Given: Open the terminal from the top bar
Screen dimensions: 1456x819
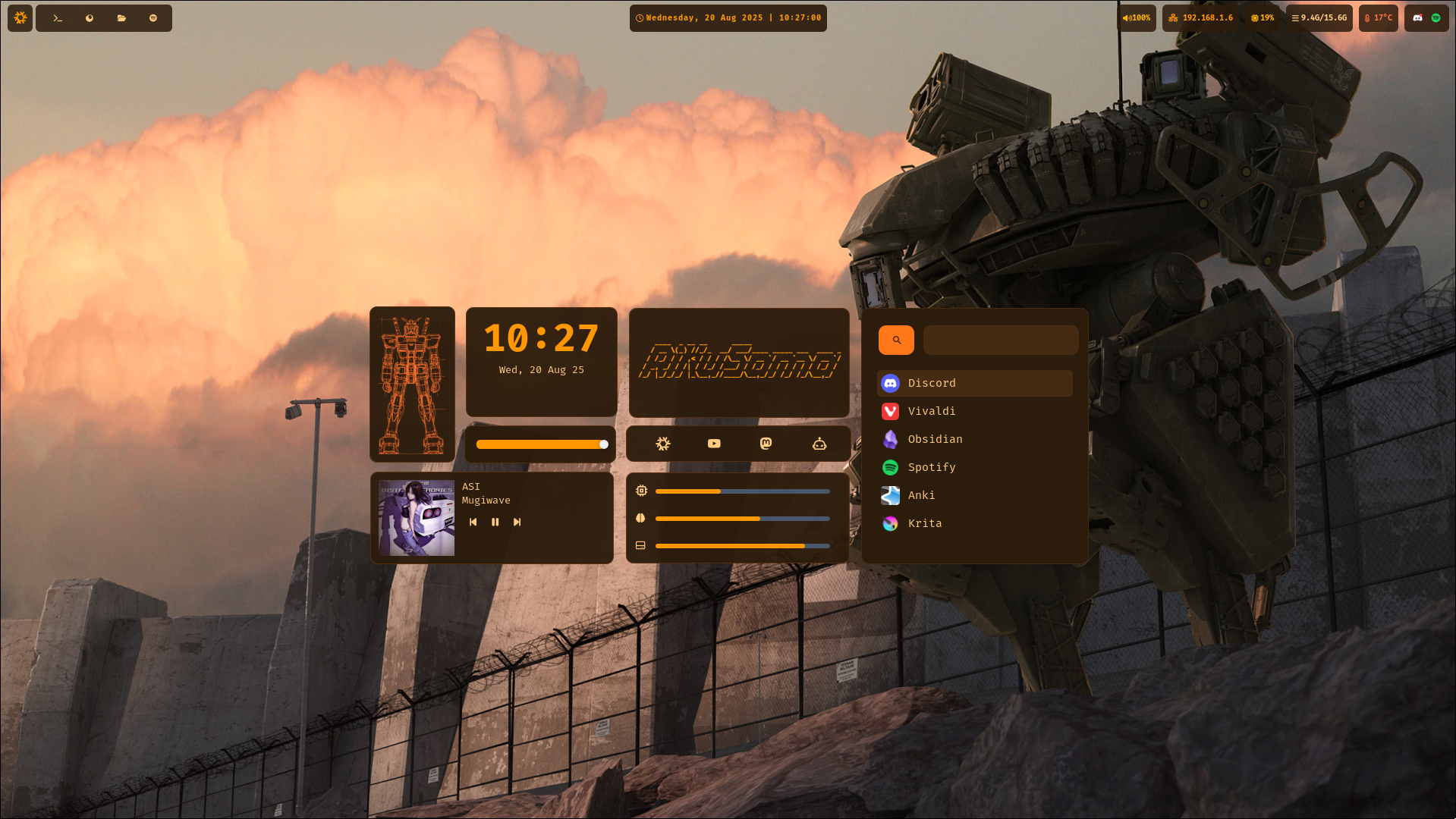Looking at the screenshot, I should (58, 18).
